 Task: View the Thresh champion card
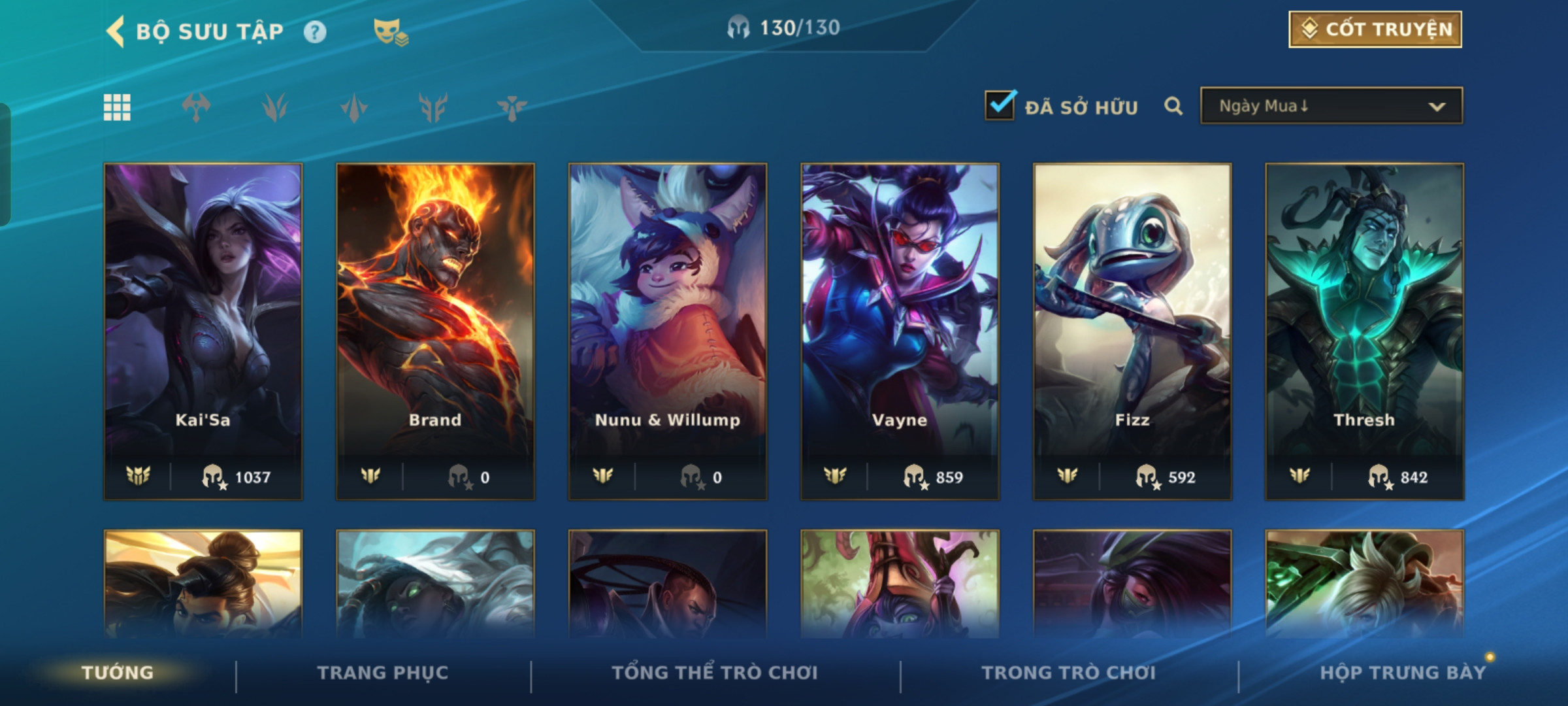1364,331
